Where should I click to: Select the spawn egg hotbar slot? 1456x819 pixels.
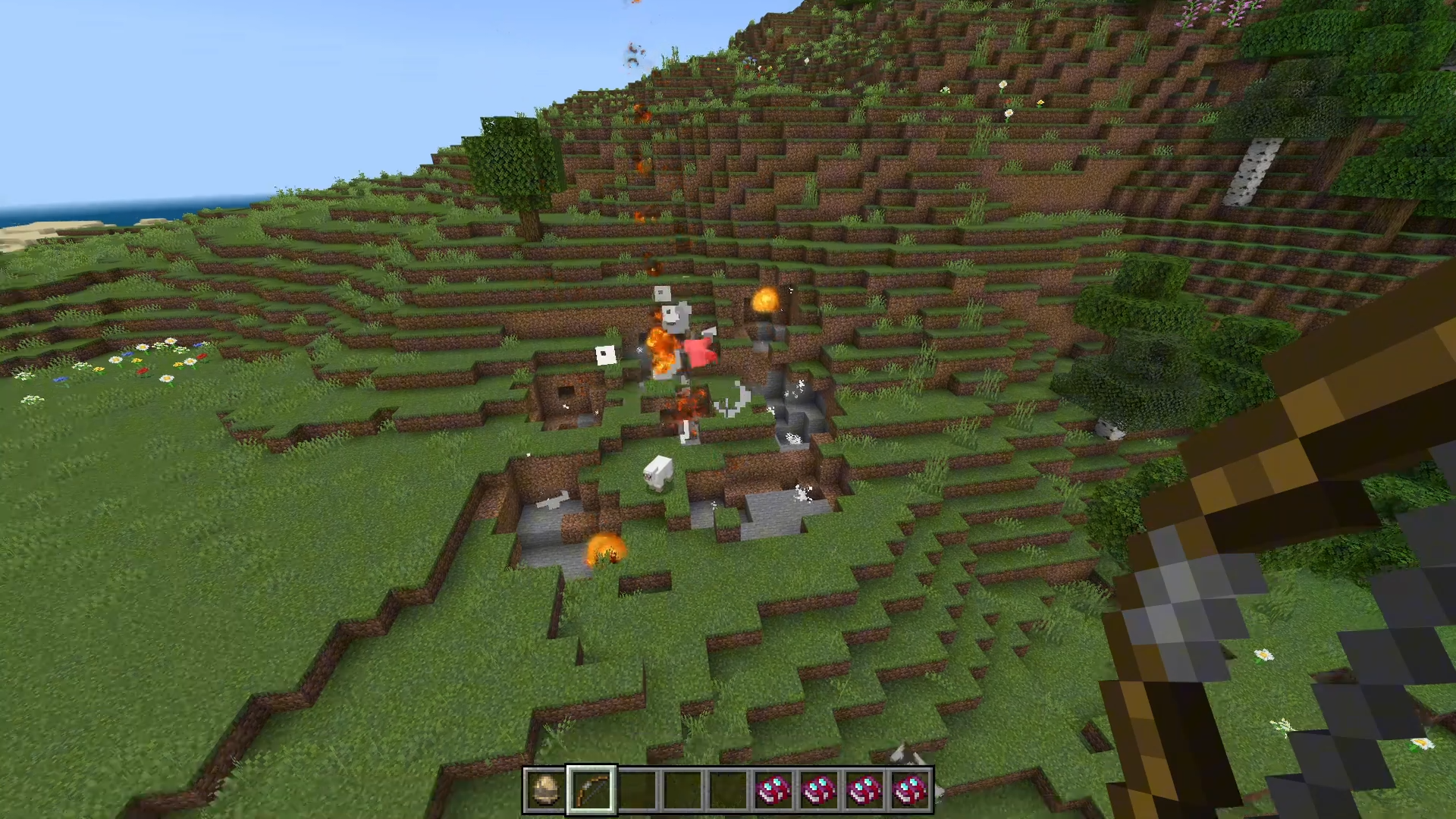click(545, 790)
